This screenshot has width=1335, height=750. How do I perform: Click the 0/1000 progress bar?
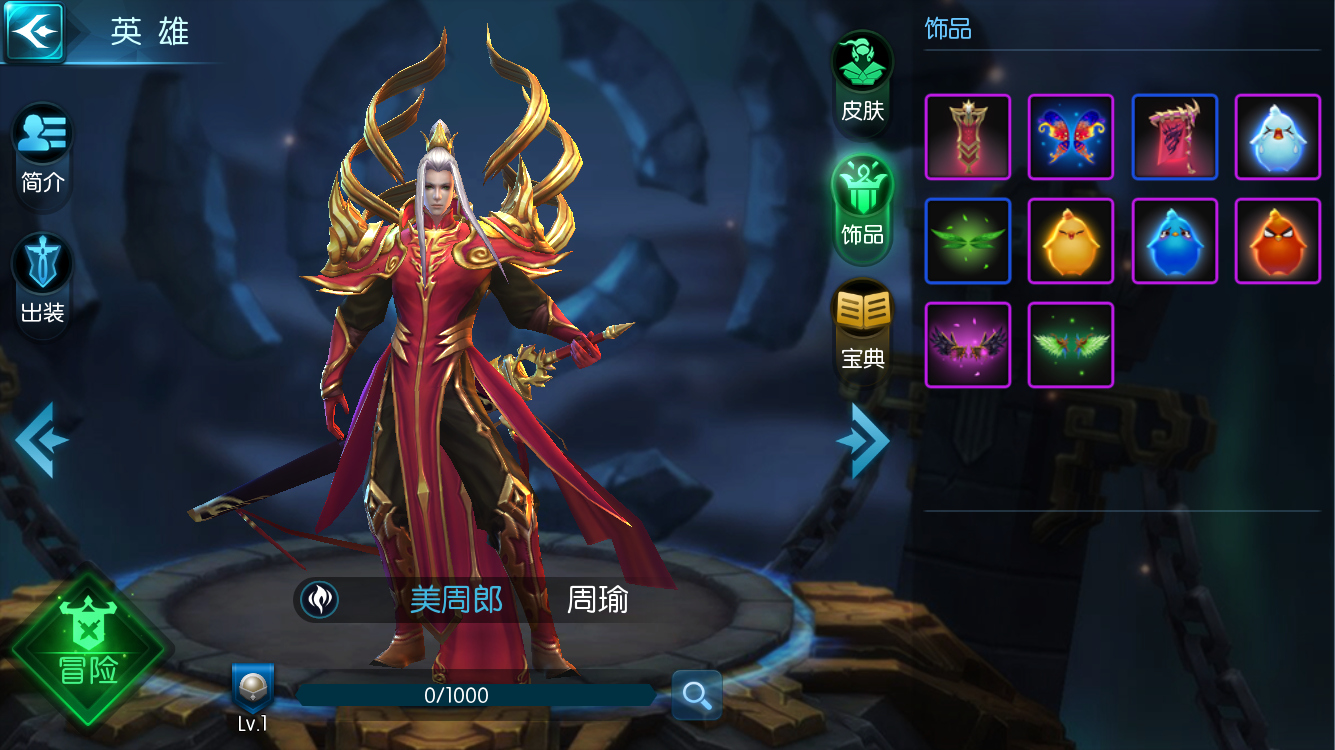[478, 696]
